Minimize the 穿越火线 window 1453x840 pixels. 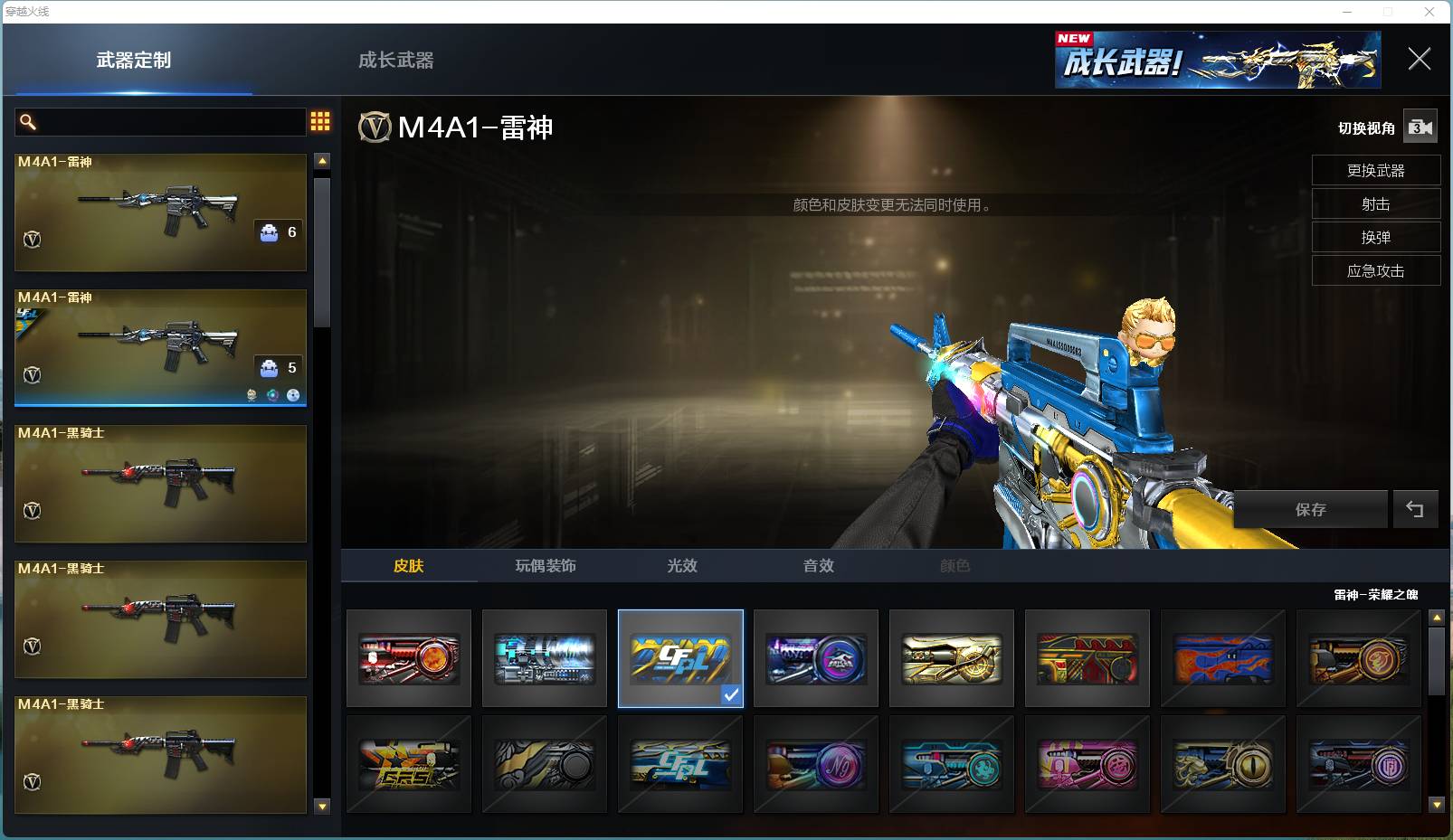click(x=1348, y=12)
